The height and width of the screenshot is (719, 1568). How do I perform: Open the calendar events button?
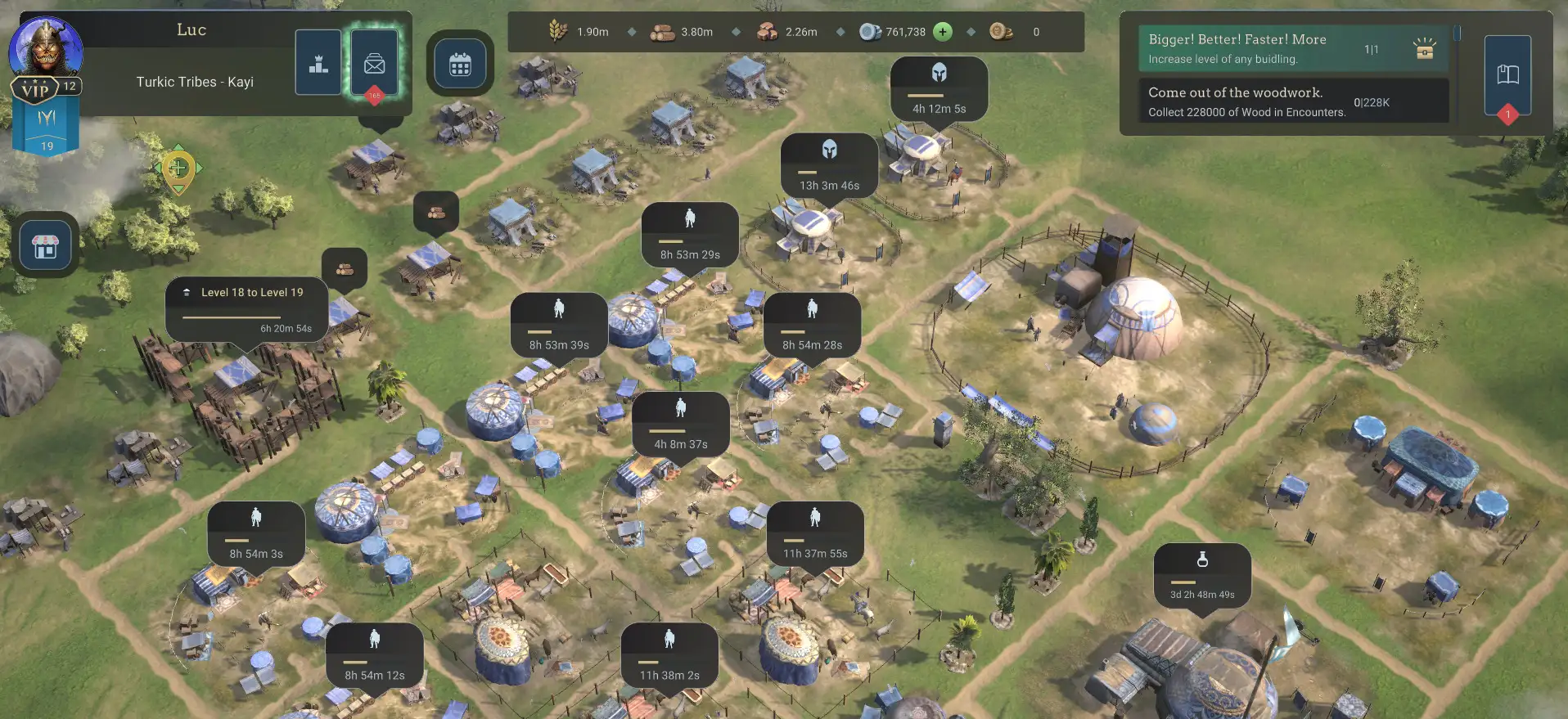coord(460,64)
